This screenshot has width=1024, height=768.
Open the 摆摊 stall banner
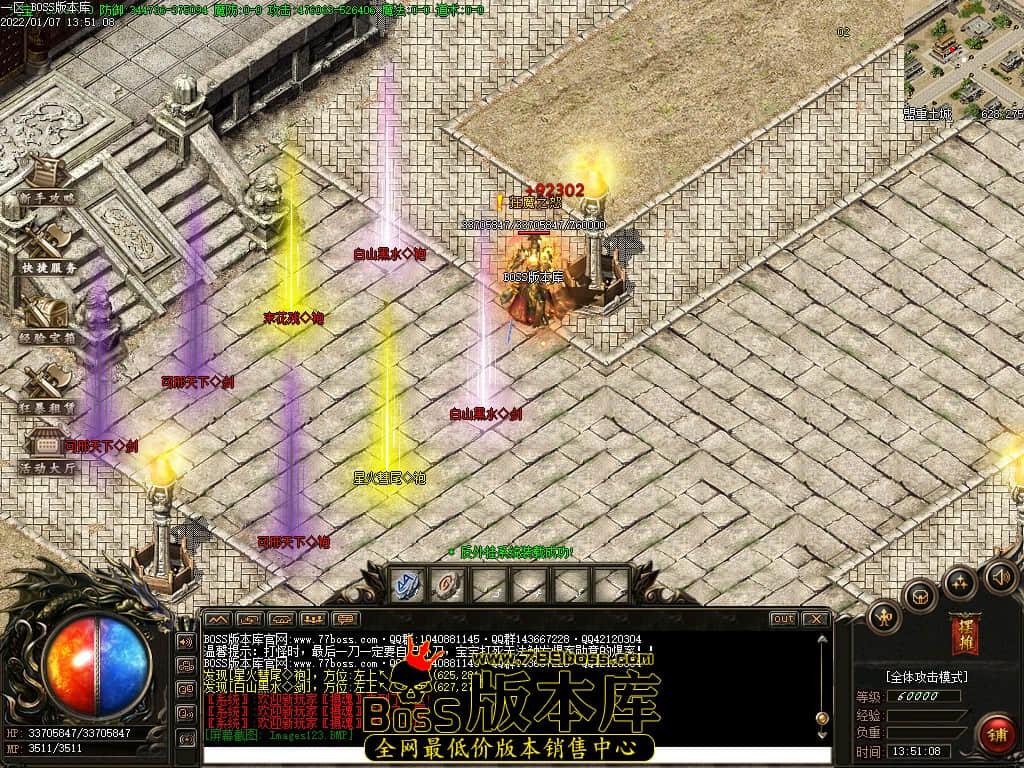point(964,633)
